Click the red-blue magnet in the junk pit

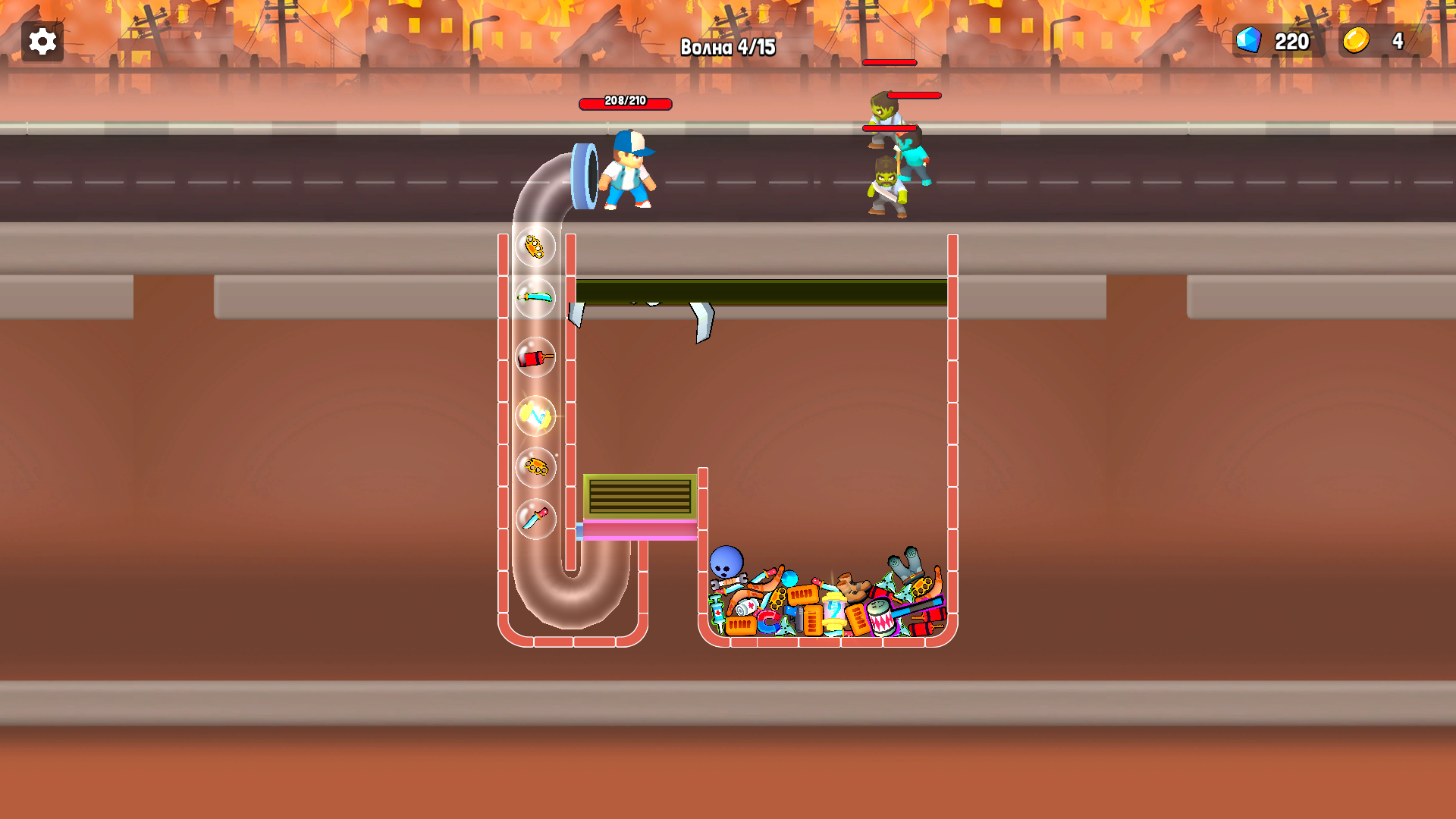click(x=767, y=620)
